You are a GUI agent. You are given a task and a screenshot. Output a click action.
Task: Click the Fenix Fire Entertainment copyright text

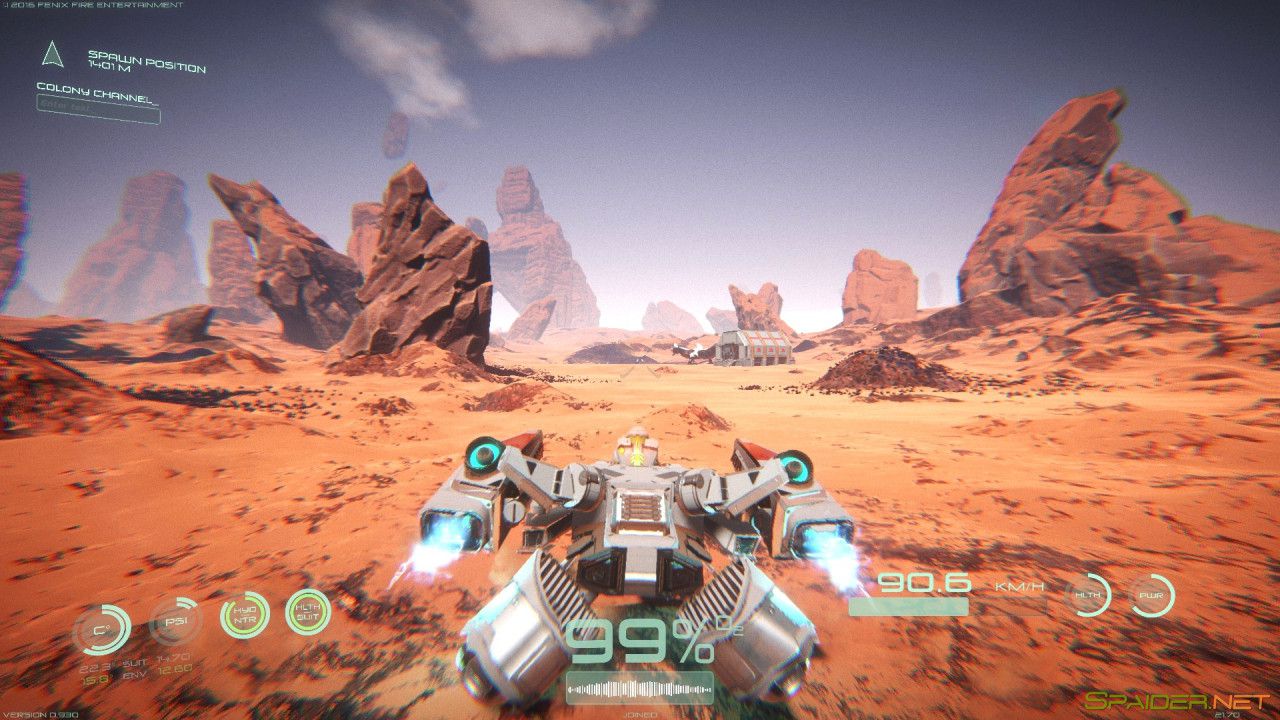click(x=95, y=5)
